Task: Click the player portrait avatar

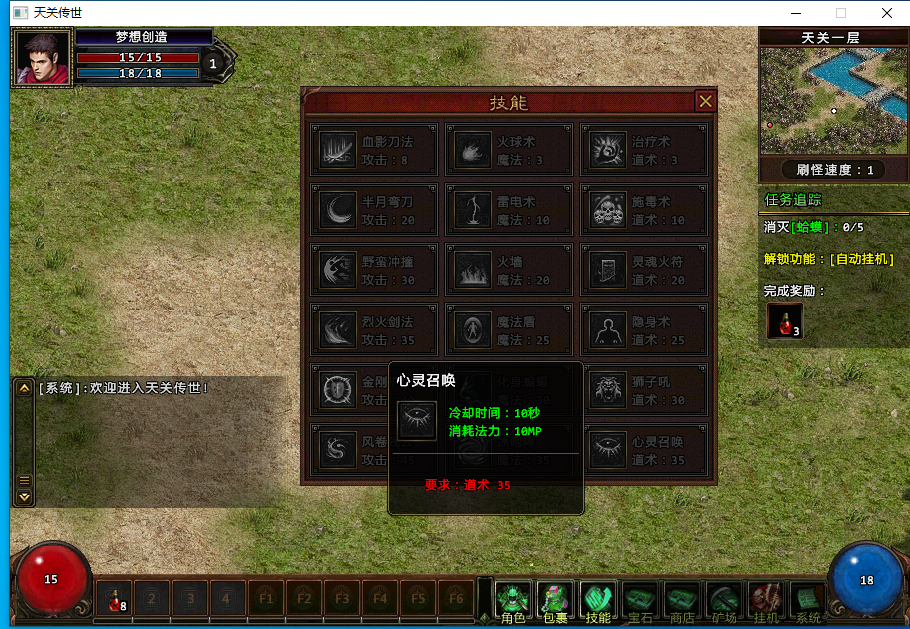Action: (42, 59)
